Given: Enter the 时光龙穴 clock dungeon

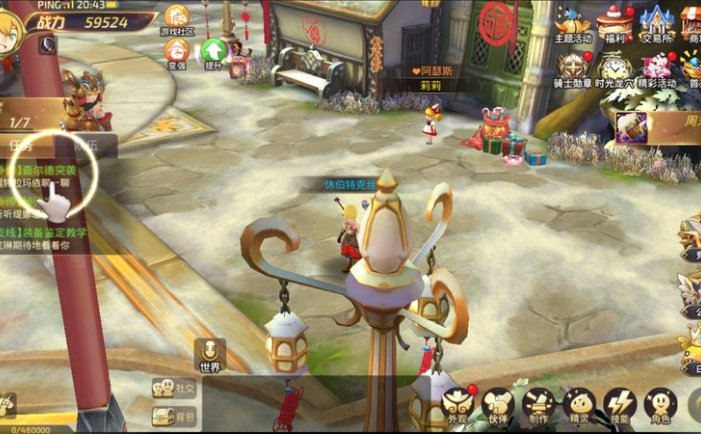Looking at the screenshot, I should (x=614, y=70).
